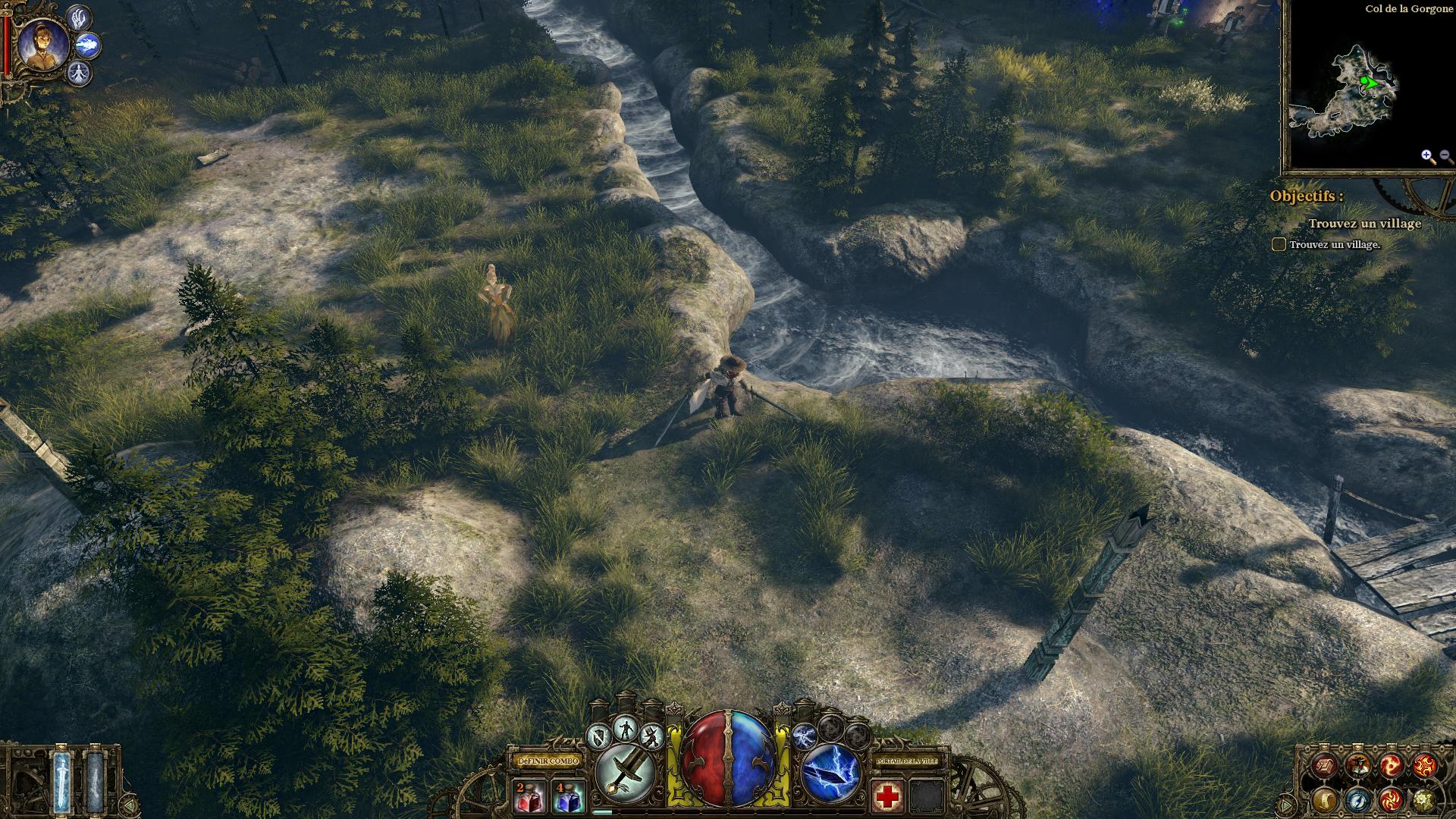Click the companion portrait of Lady Katarina
Screen dimensions: 1456x819
click(x=43, y=42)
